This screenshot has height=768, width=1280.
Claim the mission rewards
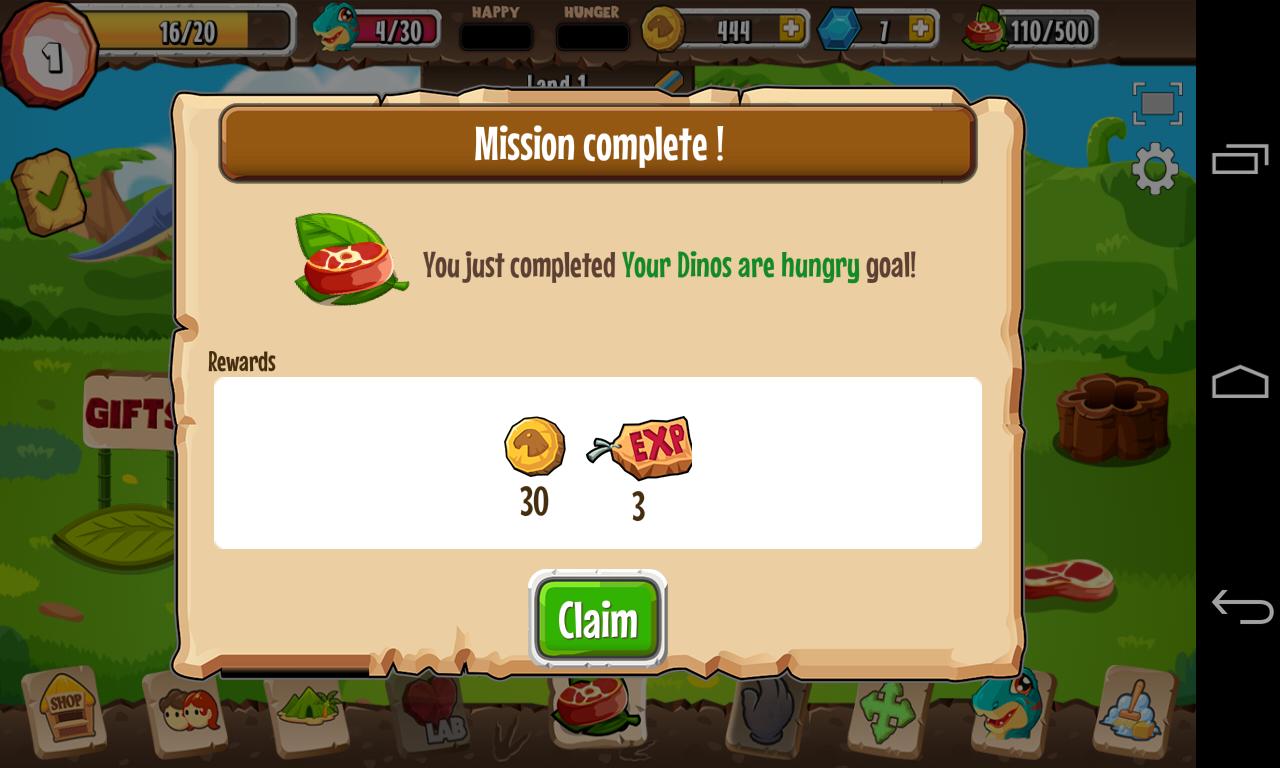[x=597, y=620]
